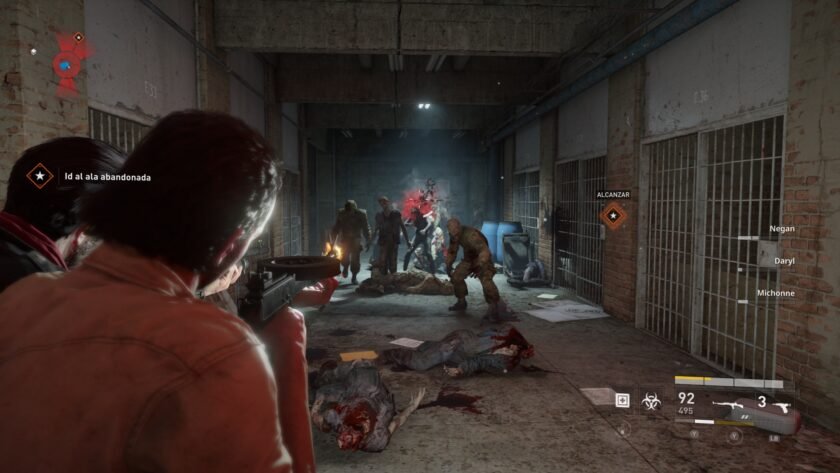Image resolution: width=840 pixels, height=473 pixels.
Task: Activate the biohazard equipment icon
Action: [x=650, y=400]
